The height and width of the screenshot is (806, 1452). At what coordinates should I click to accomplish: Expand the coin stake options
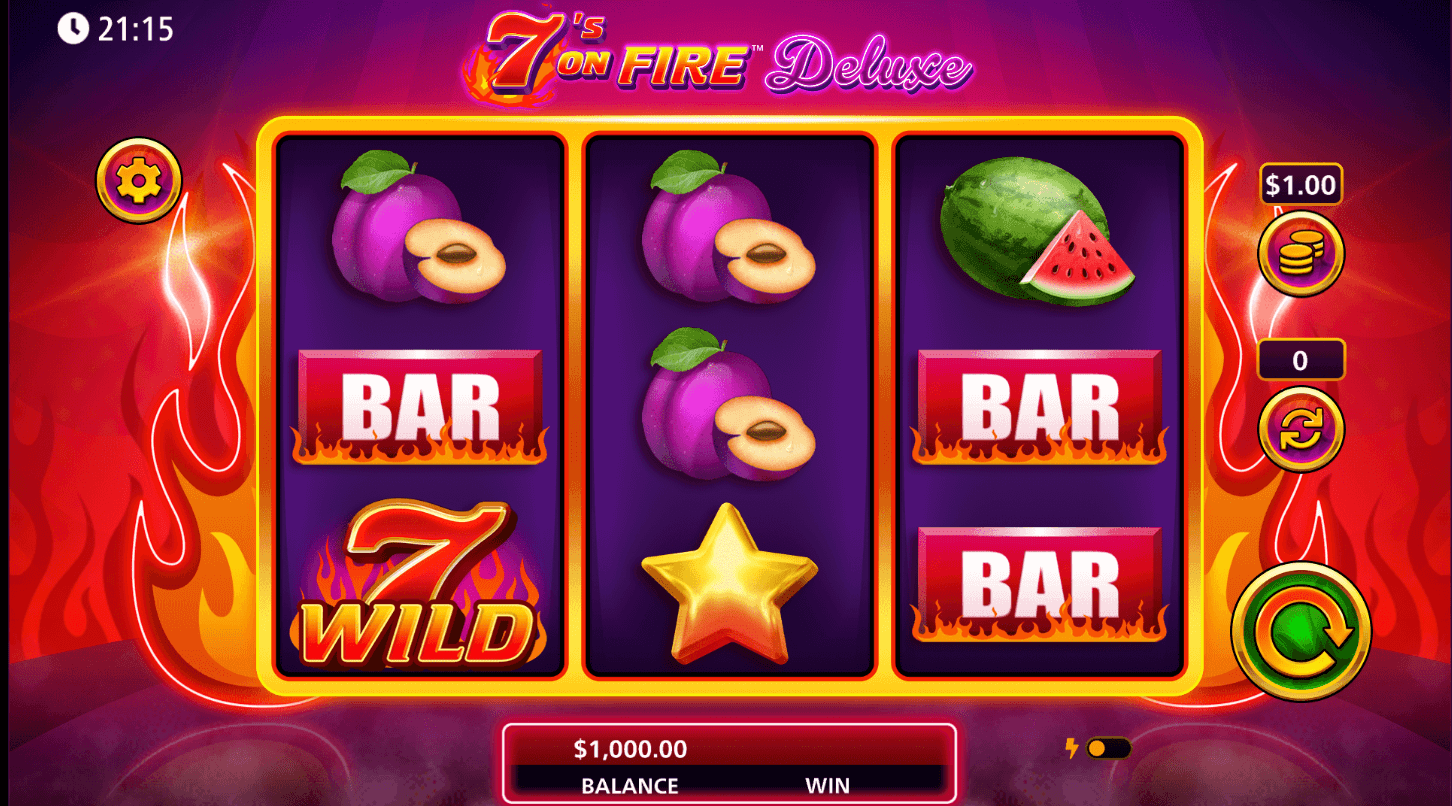pos(1299,253)
